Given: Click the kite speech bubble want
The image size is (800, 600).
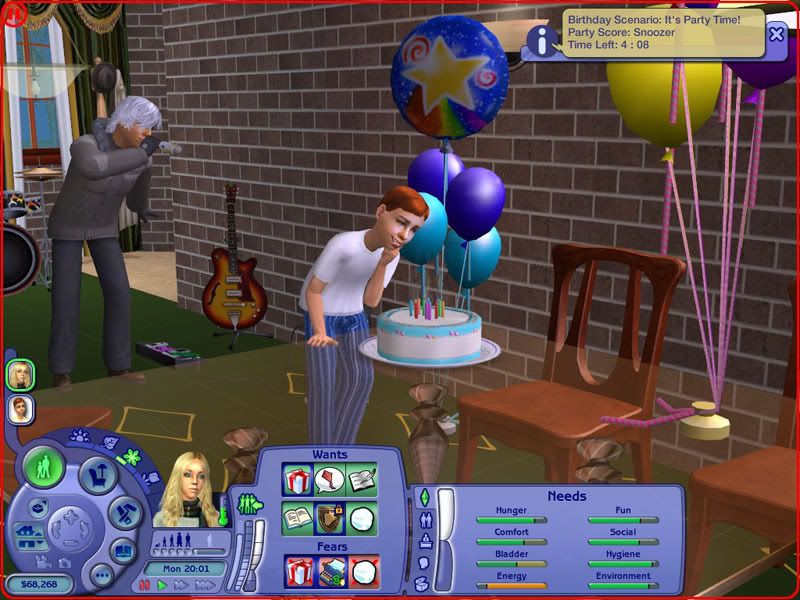Looking at the screenshot, I should click(330, 480).
